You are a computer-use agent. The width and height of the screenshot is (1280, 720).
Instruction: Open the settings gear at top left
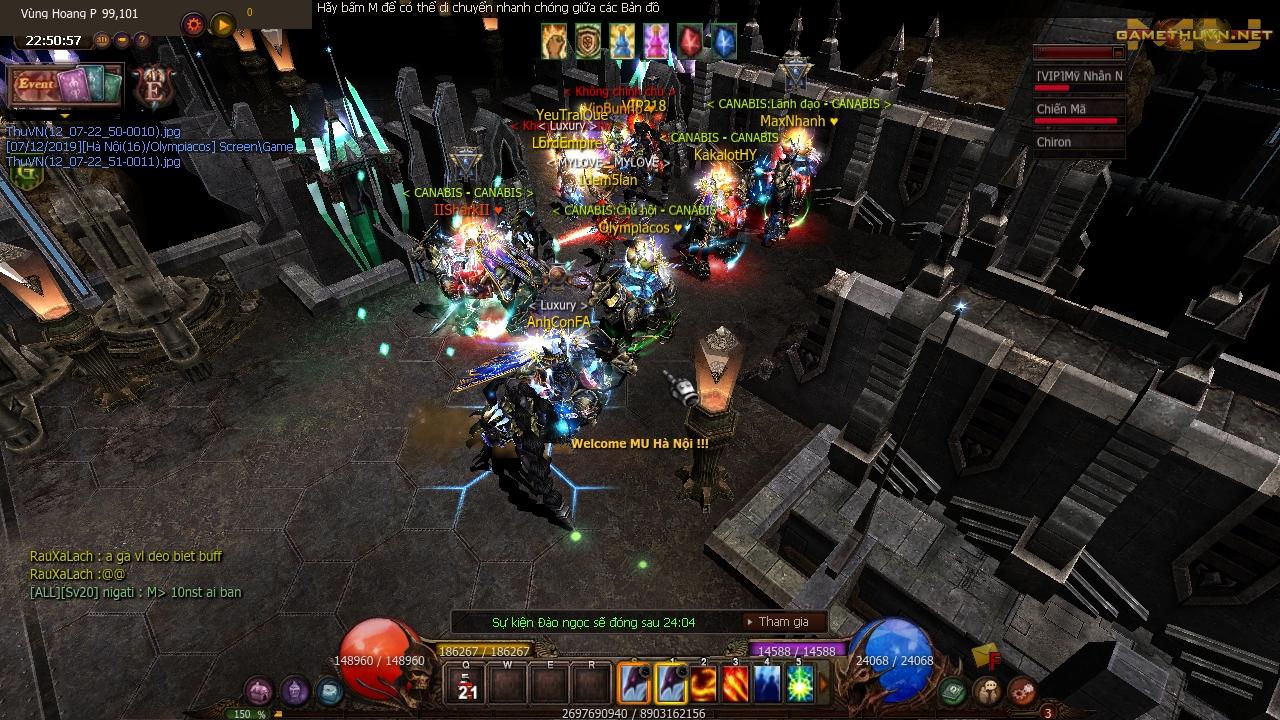pyautogui.click(x=193, y=24)
